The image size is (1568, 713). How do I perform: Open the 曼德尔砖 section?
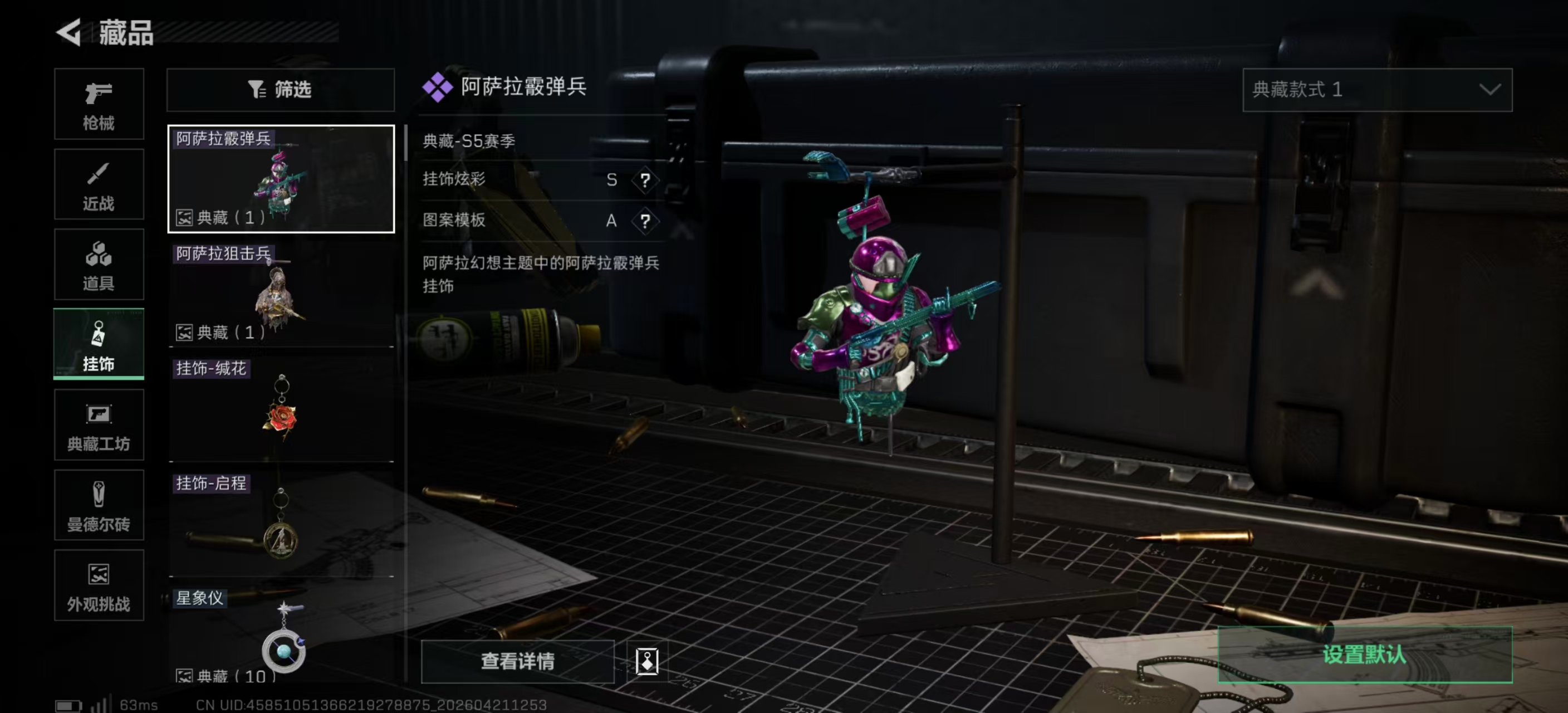point(99,505)
